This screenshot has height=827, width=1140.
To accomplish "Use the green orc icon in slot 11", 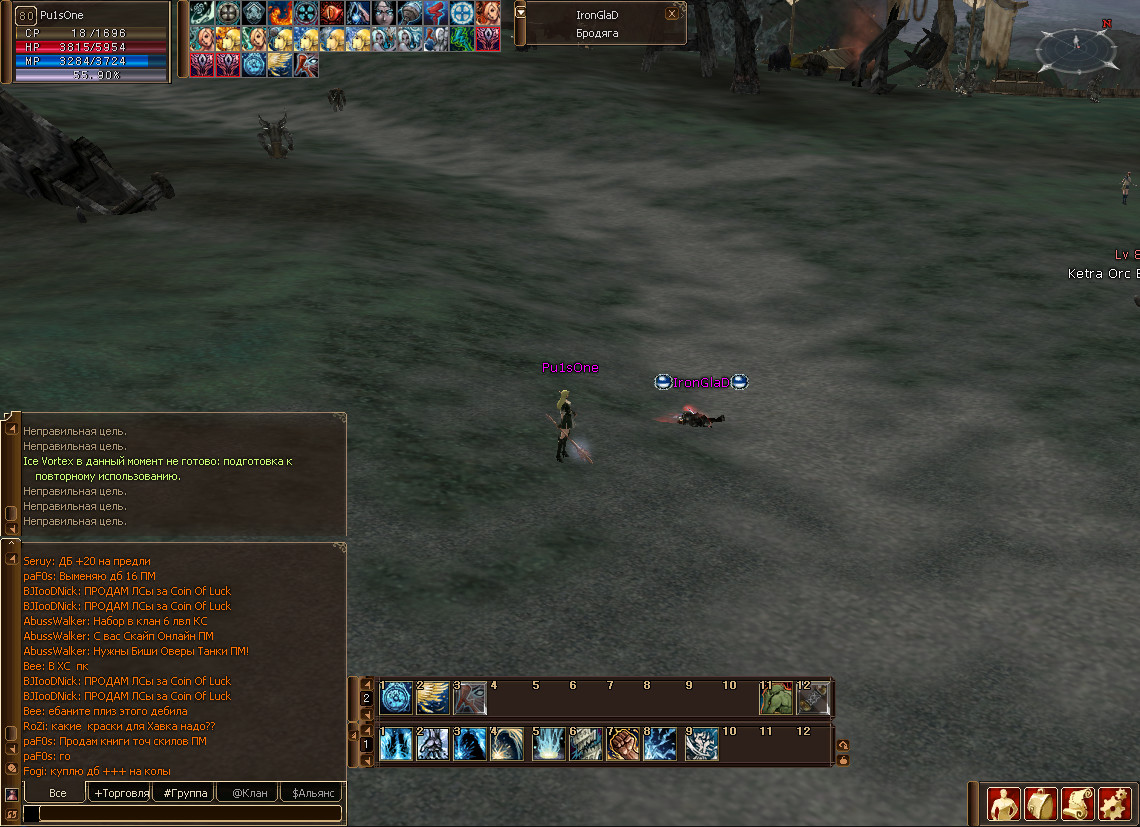I will point(776,698).
